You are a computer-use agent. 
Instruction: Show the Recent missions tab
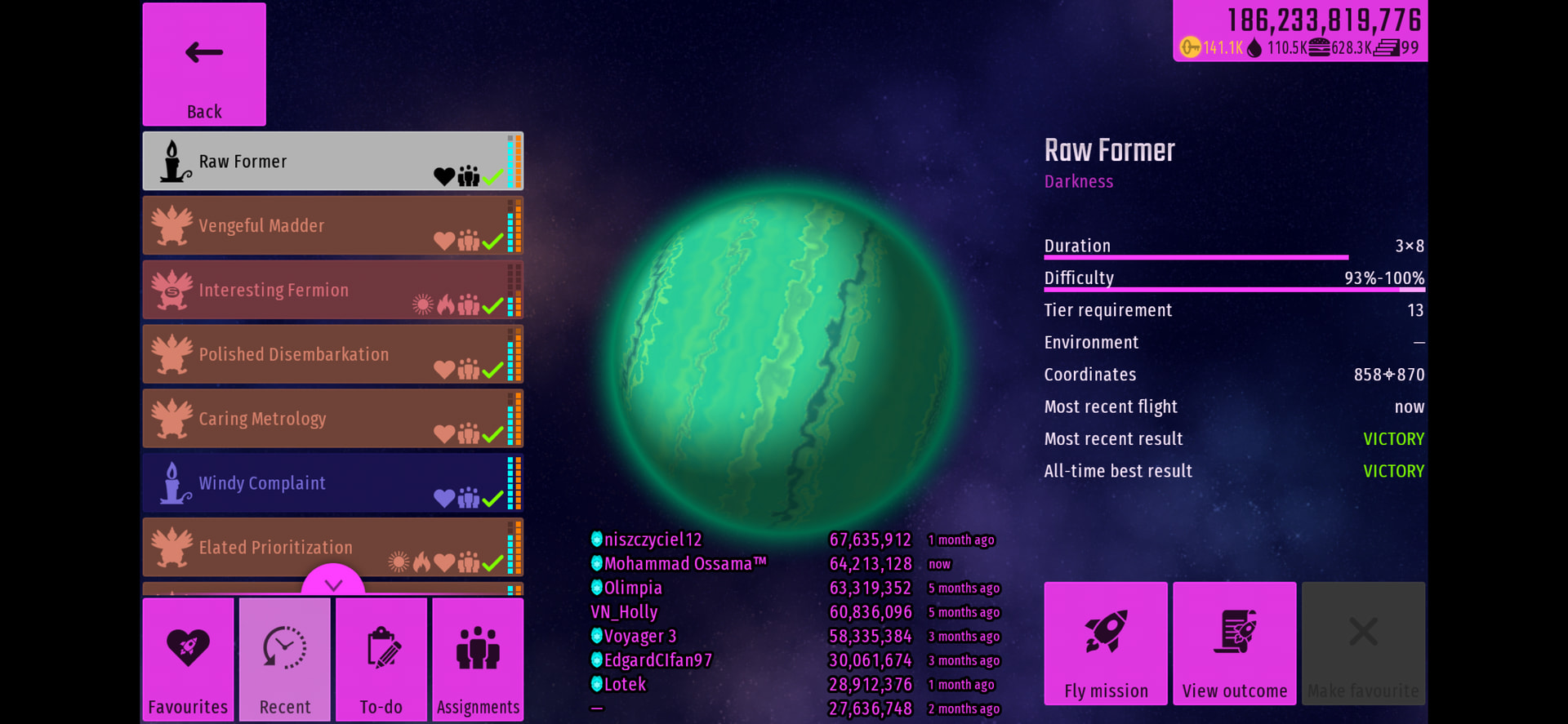[285, 660]
